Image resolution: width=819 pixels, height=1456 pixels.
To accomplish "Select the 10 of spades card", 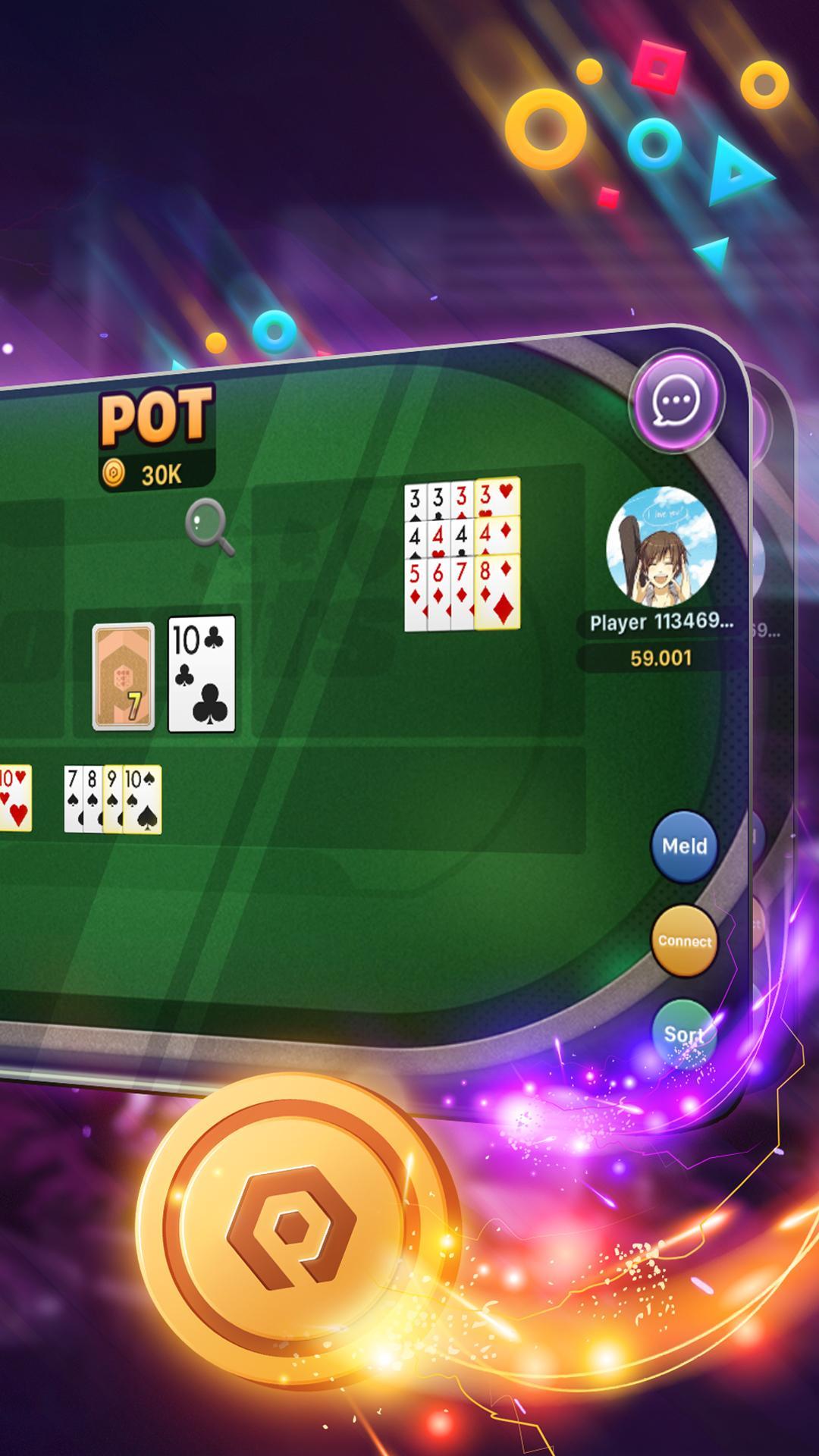I will pos(144,799).
